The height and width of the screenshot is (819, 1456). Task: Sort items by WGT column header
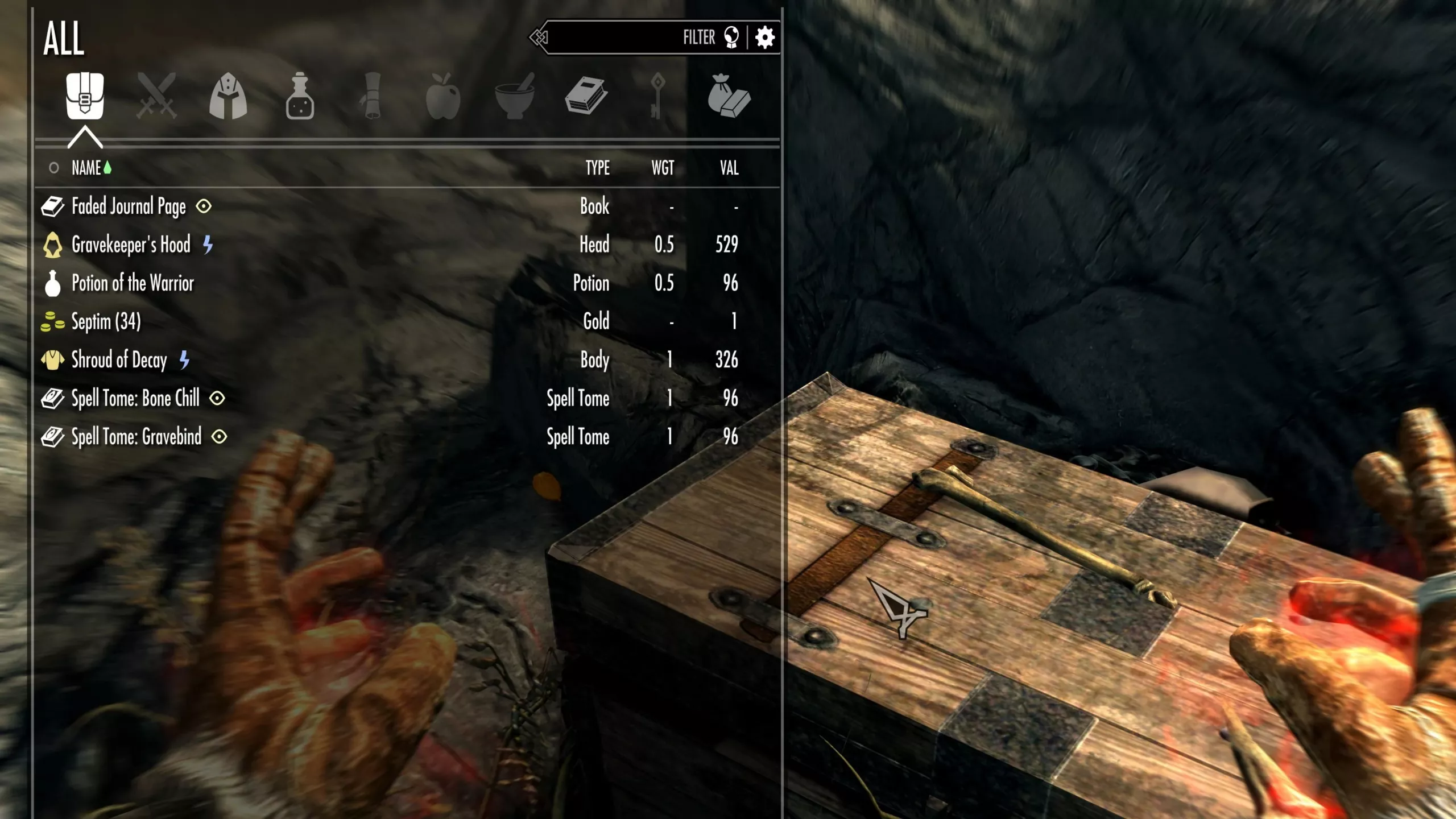pyautogui.click(x=663, y=168)
